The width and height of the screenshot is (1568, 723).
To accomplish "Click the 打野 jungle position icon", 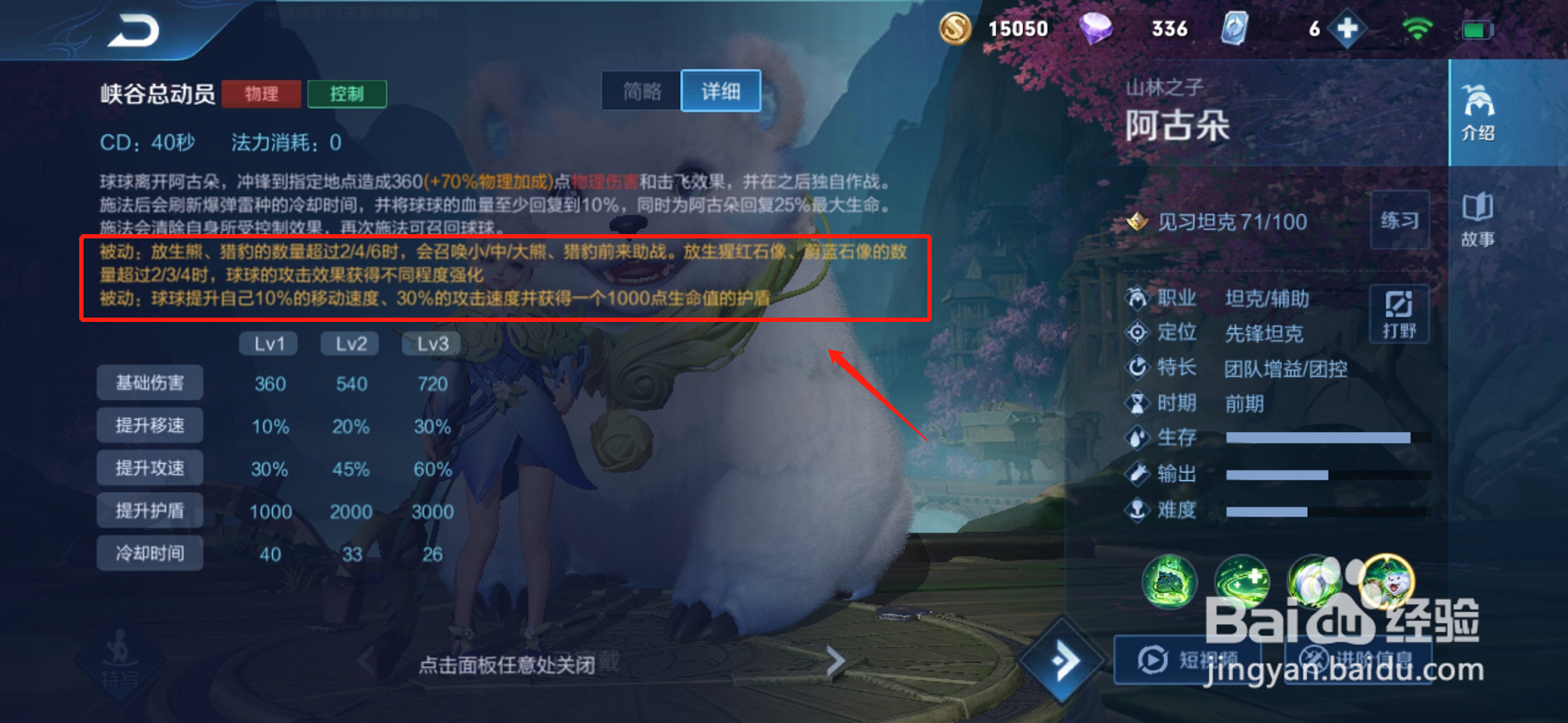I will click(x=1399, y=313).
